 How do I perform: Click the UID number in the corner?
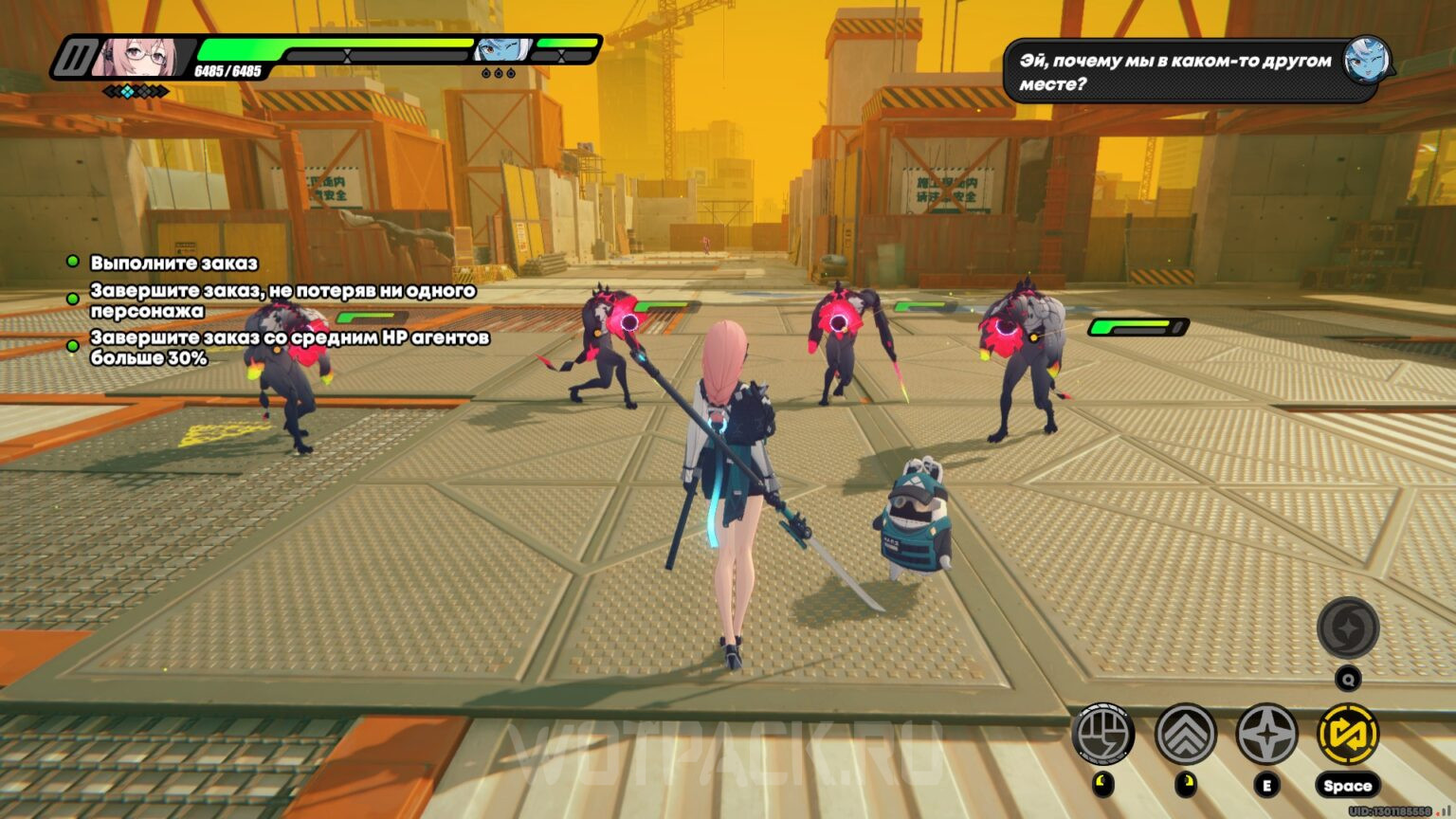[x=1388, y=811]
